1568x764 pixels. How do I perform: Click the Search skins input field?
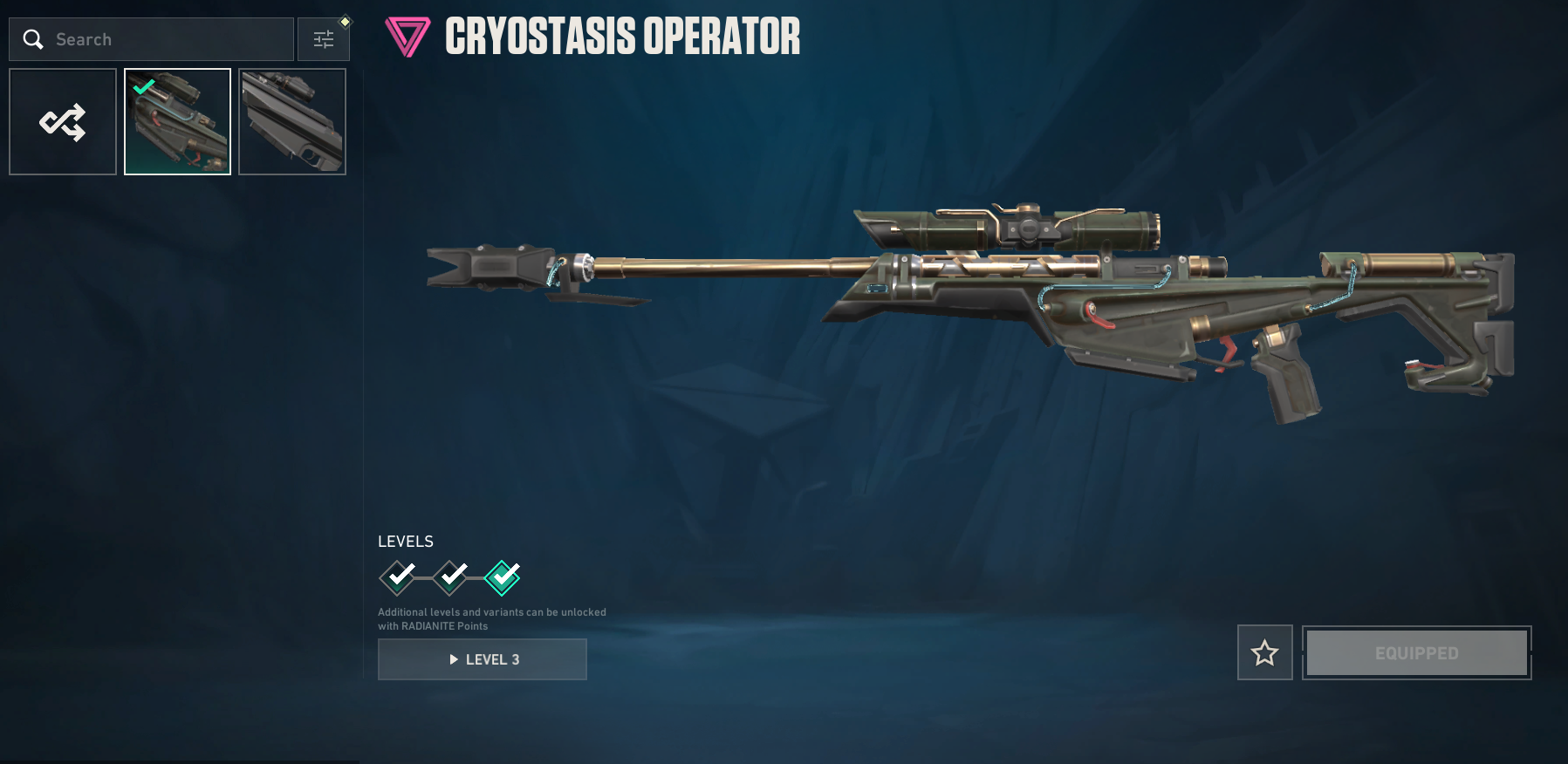(166, 39)
